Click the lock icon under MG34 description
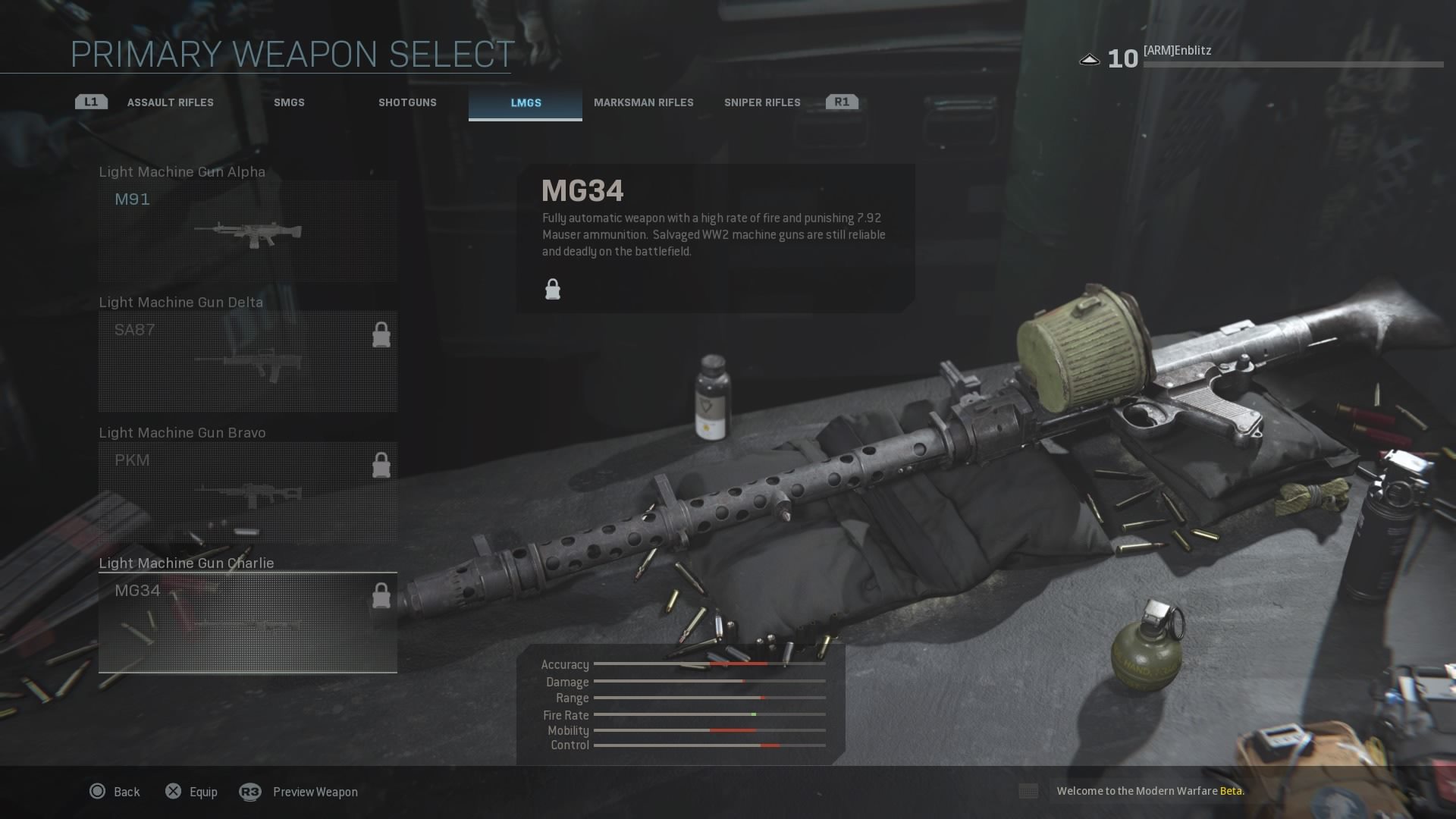This screenshot has width=1456, height=819. (x=552, y=289)
